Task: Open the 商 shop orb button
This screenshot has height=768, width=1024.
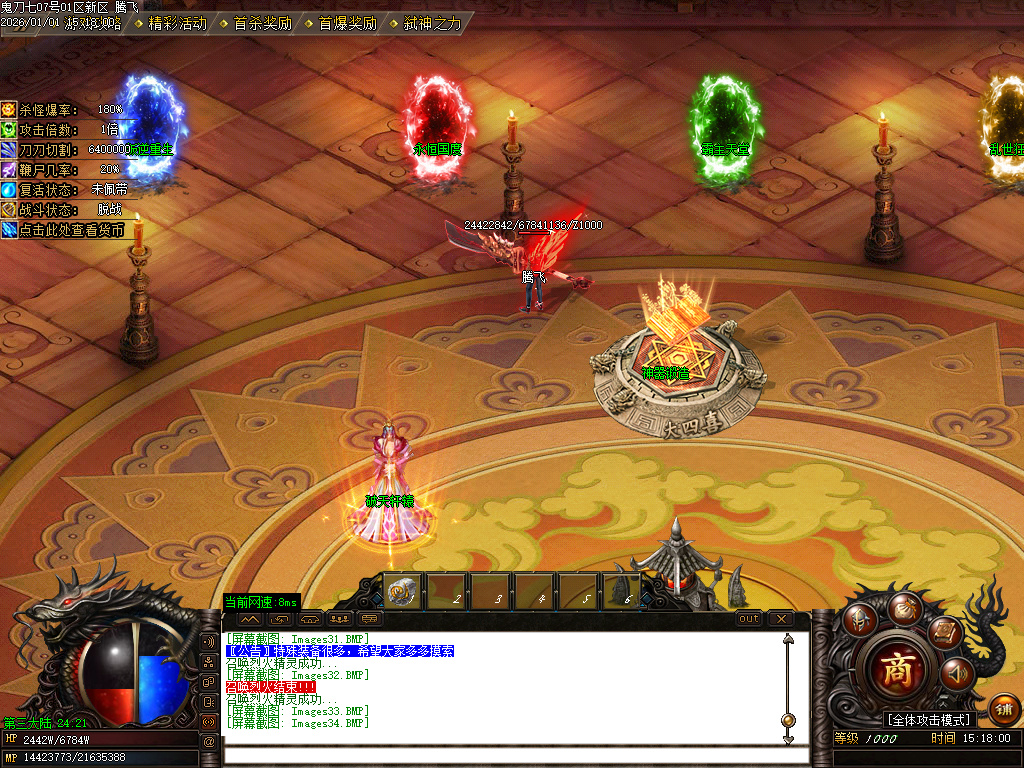Action: 897,670
